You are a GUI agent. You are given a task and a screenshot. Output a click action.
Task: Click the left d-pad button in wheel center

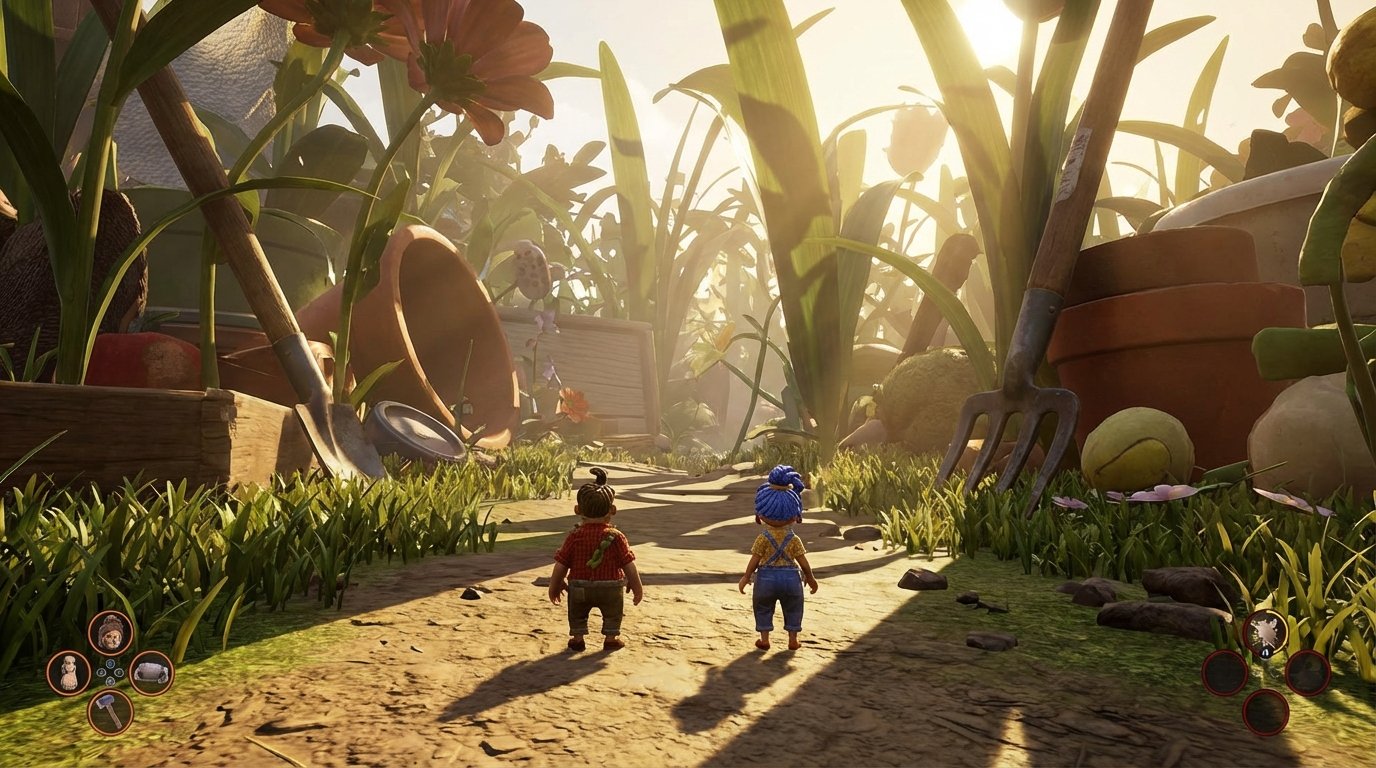[x=100, y=672]
